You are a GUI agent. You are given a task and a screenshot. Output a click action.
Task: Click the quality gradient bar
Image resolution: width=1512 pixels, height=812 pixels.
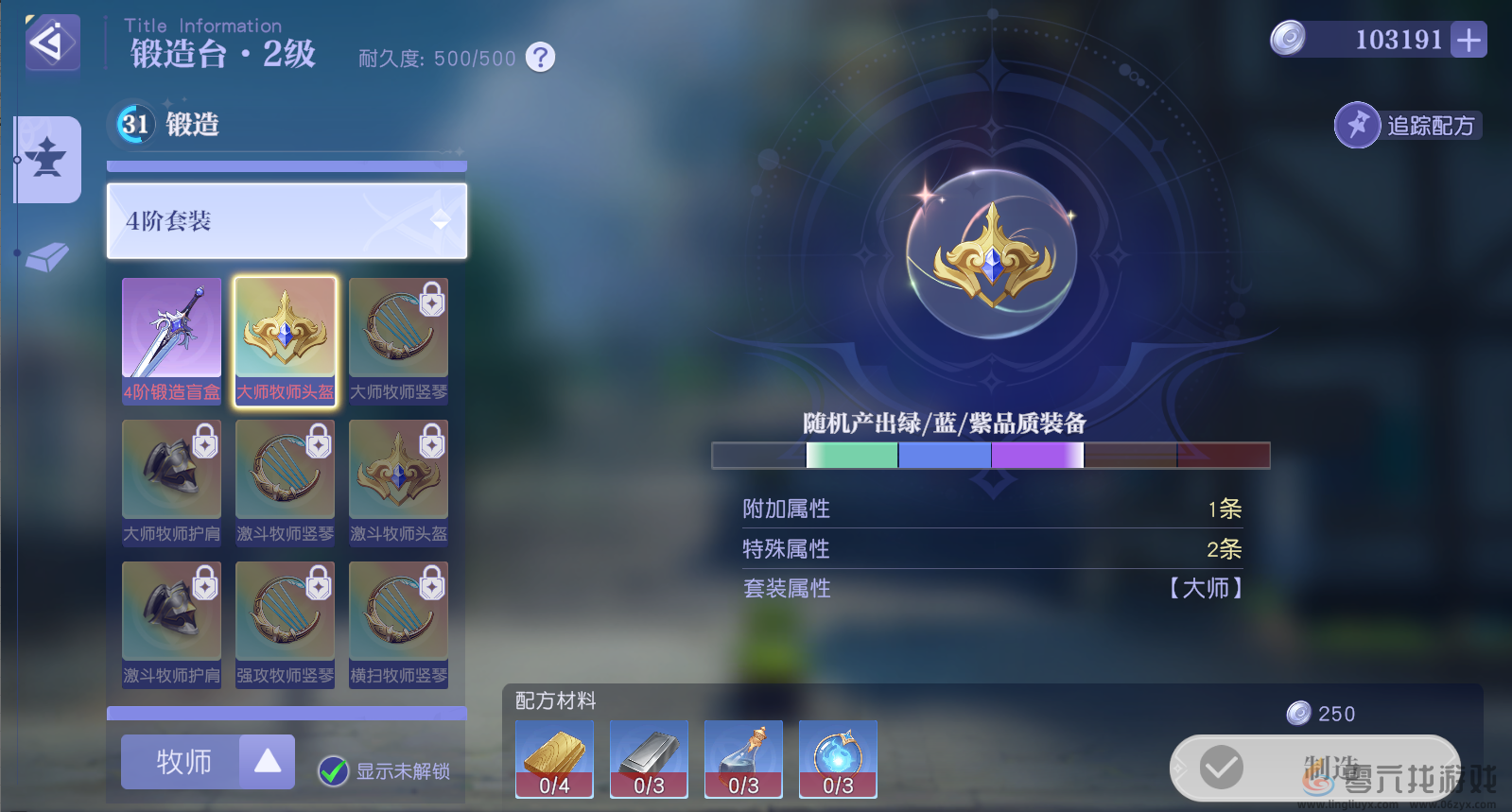pos(991,456)
